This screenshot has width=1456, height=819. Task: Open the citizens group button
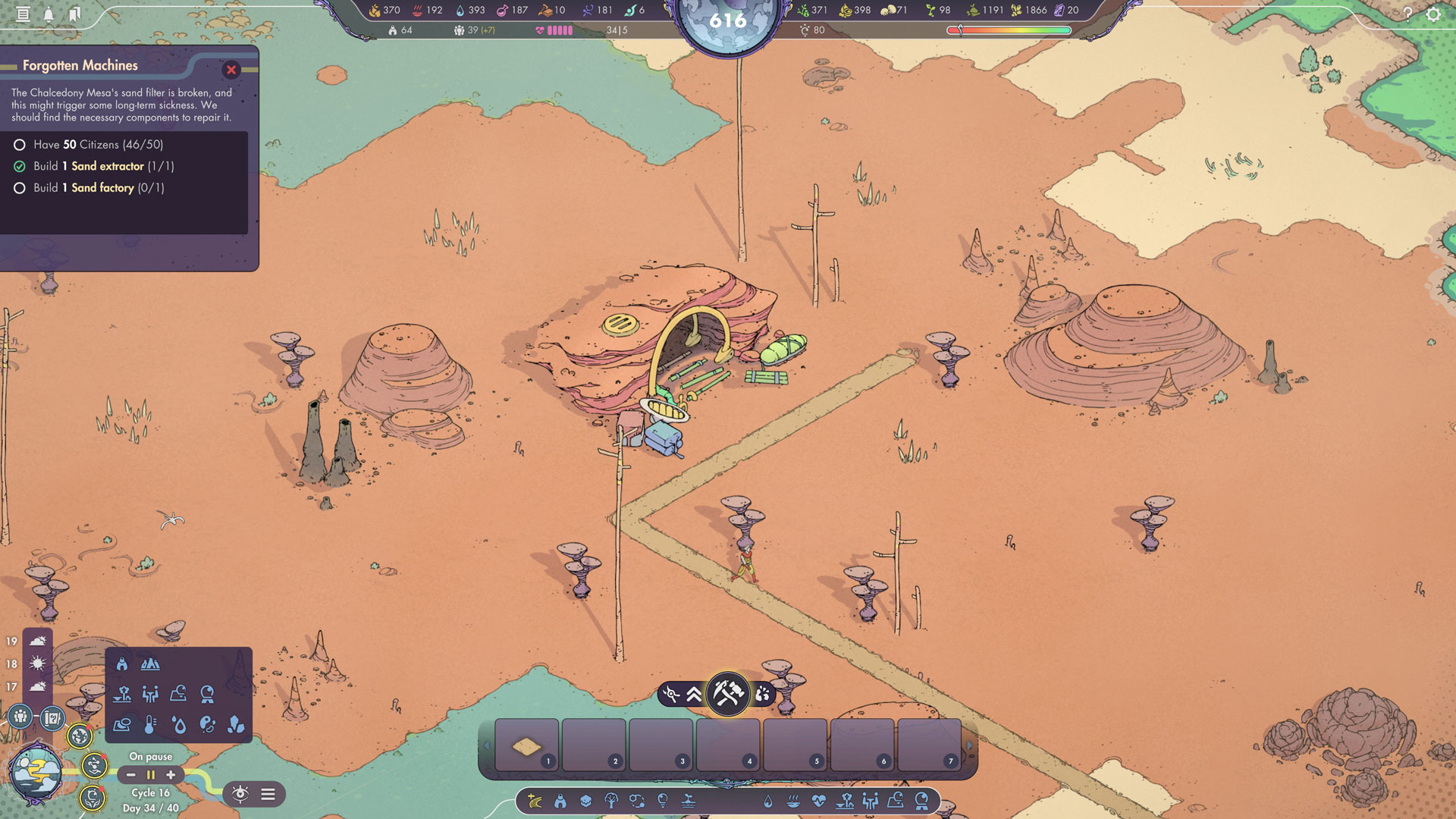click(20, 716)
